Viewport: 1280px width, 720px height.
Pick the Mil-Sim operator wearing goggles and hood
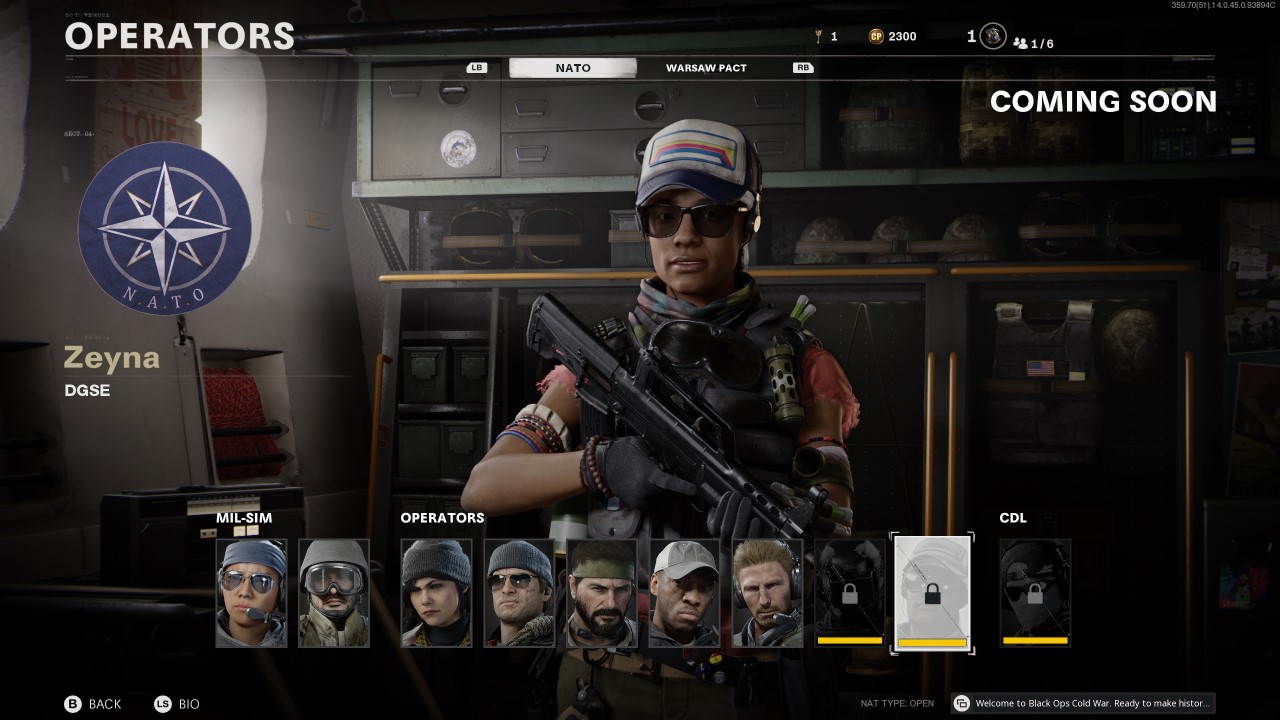(334, 593)
